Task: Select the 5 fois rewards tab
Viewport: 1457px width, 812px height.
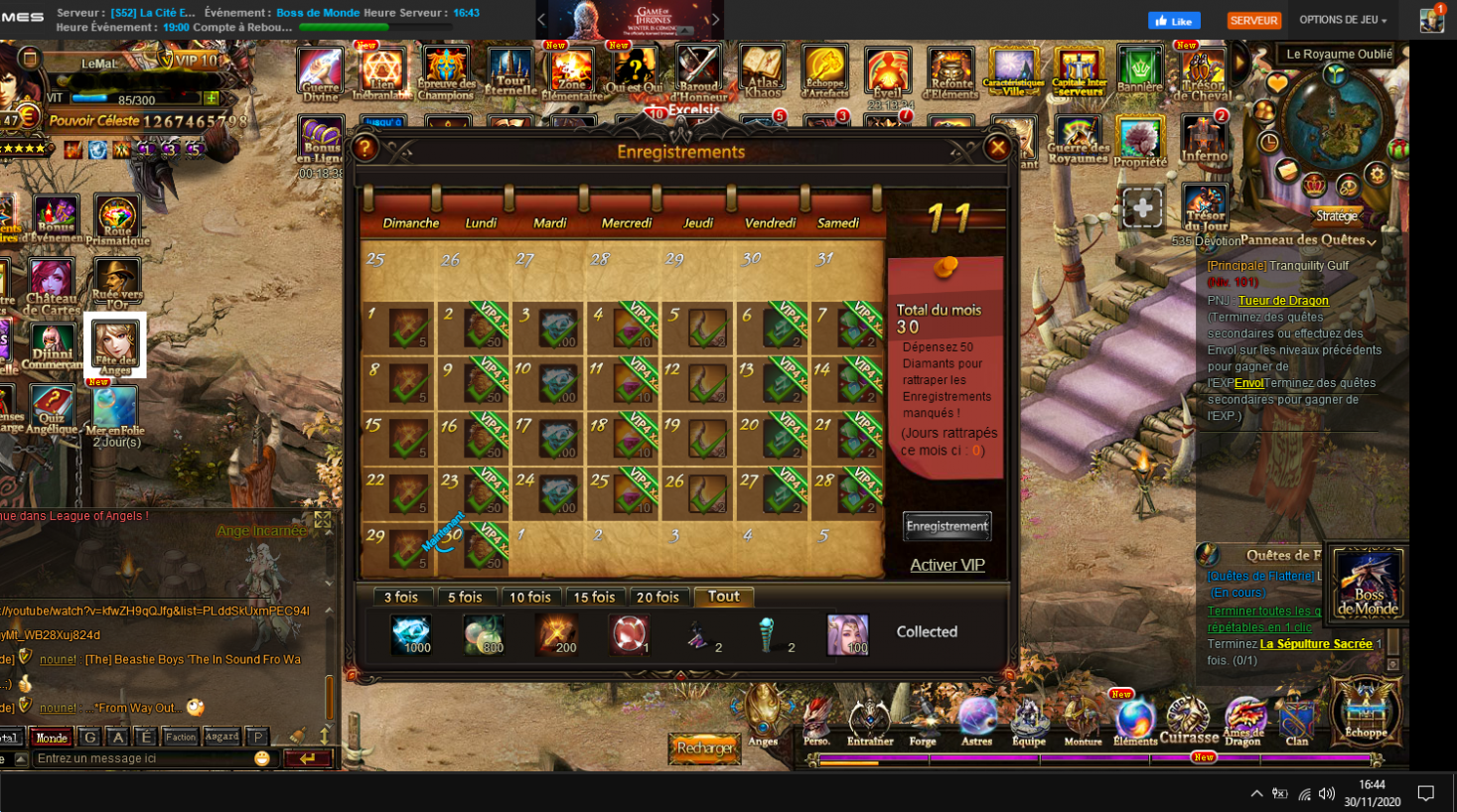Action: [x=465, y=597]
